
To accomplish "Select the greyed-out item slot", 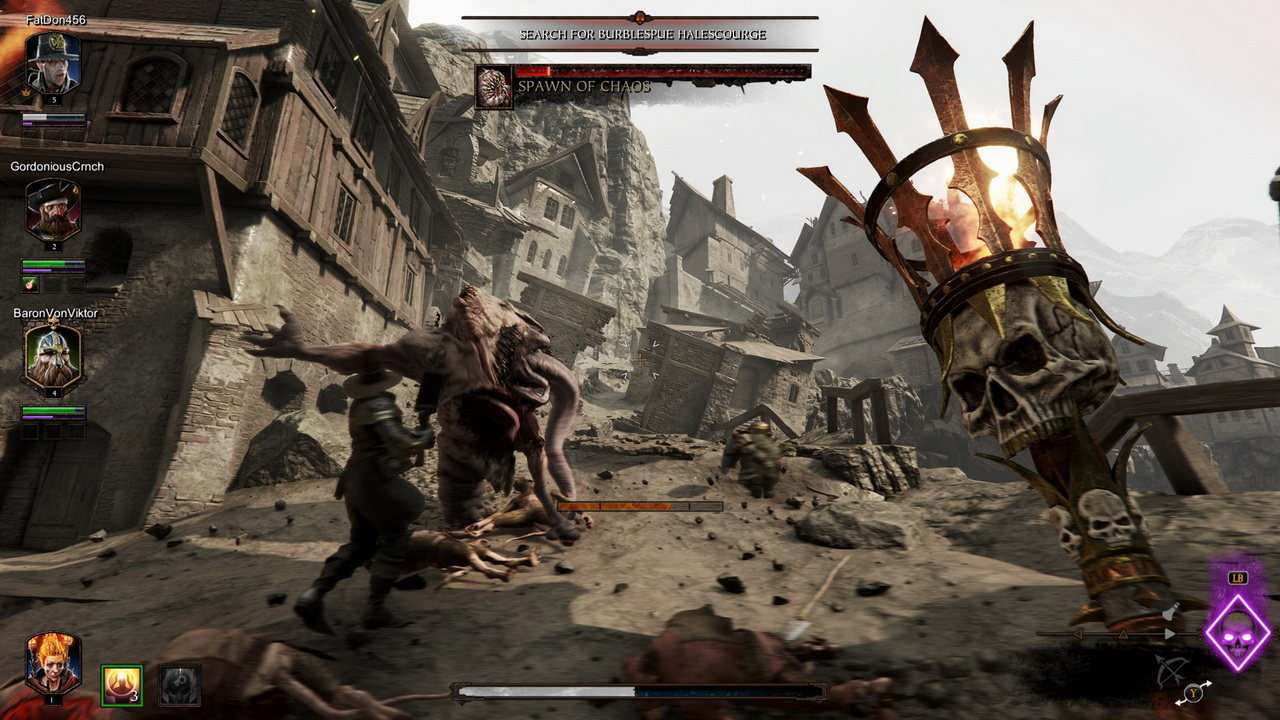I will tap(180, 685).
